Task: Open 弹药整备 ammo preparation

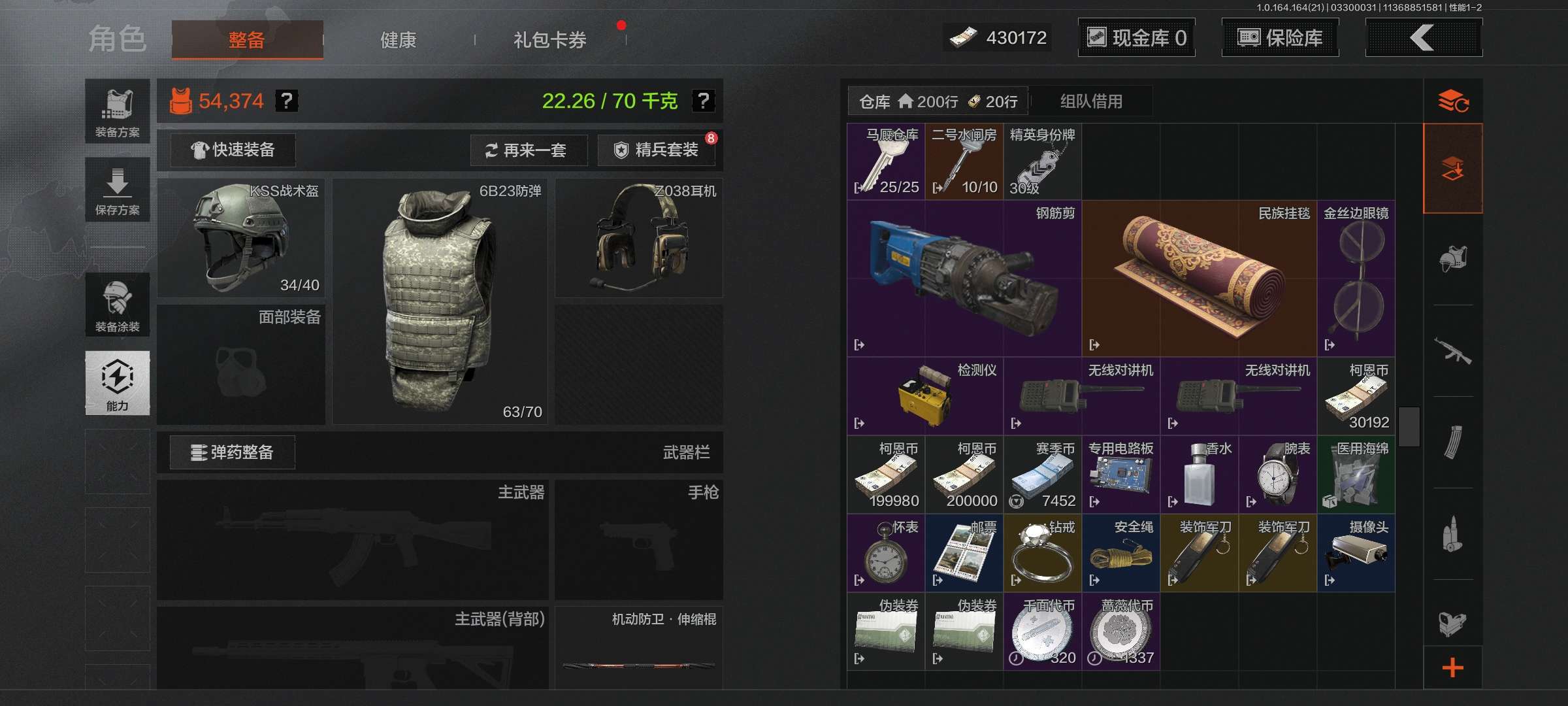Action: click(233, 452)
